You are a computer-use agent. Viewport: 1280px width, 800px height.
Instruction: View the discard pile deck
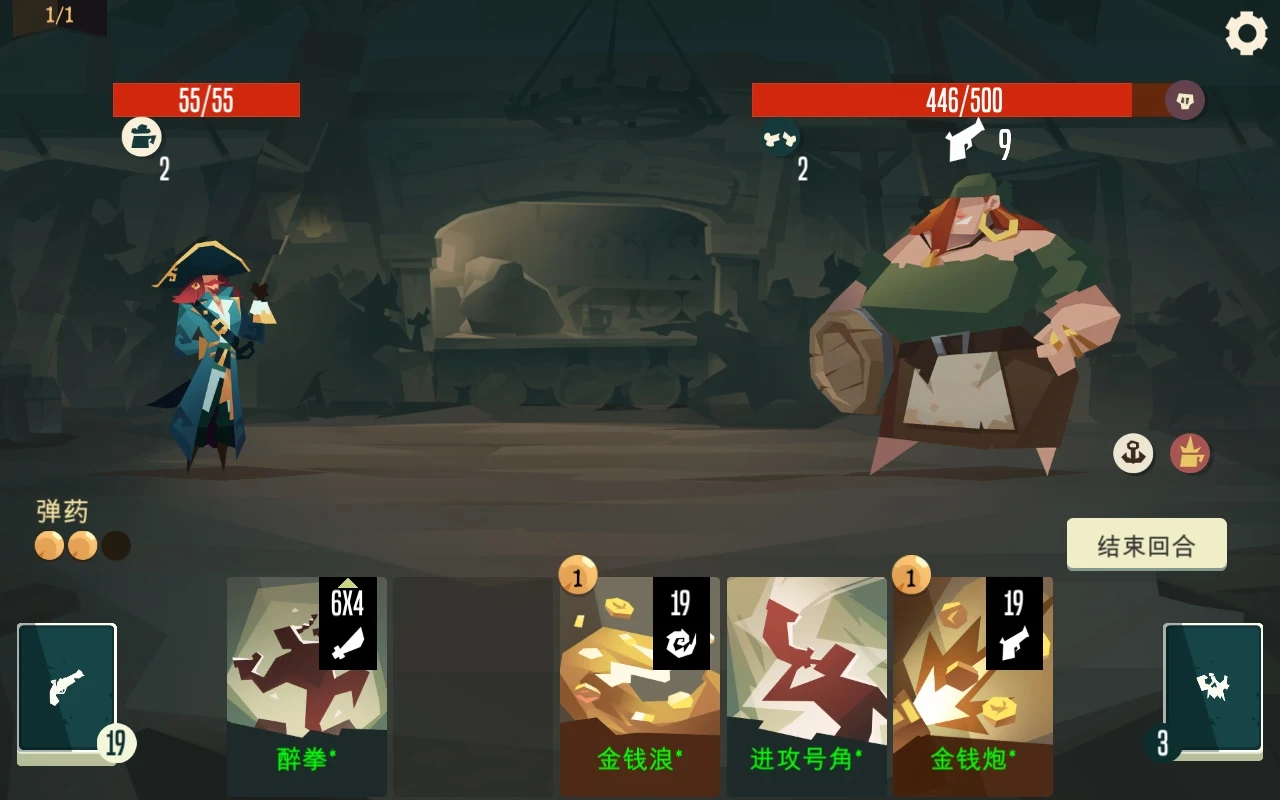[1212, 688]
